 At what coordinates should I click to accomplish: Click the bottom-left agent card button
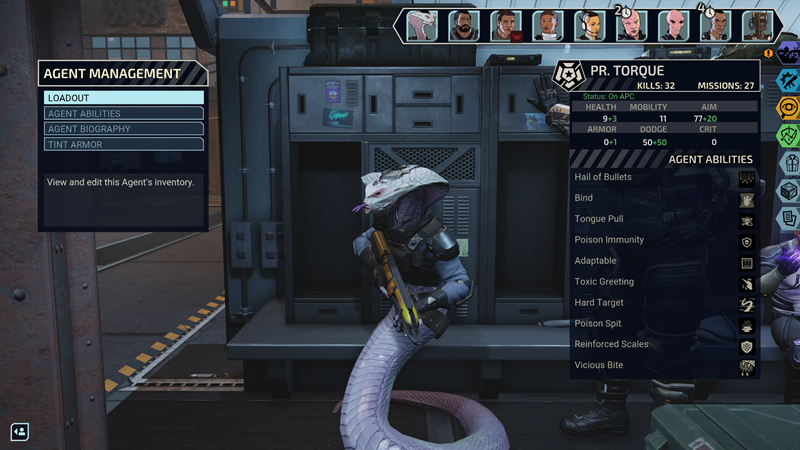[19, 432]
